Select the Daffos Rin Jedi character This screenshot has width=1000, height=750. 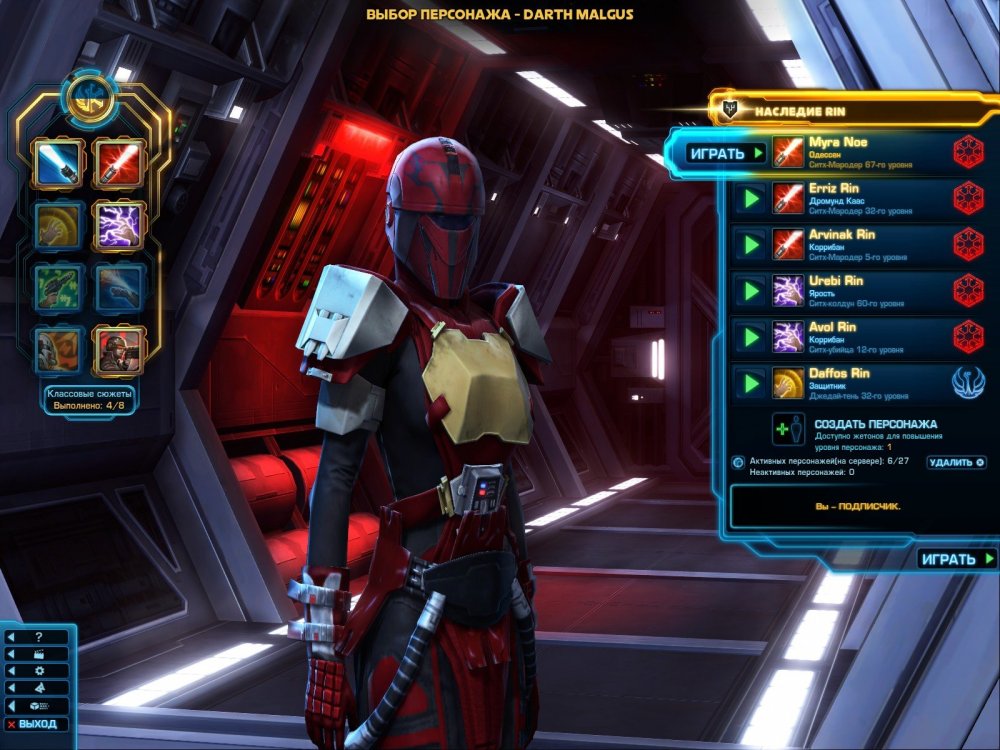tap(860, 383)
